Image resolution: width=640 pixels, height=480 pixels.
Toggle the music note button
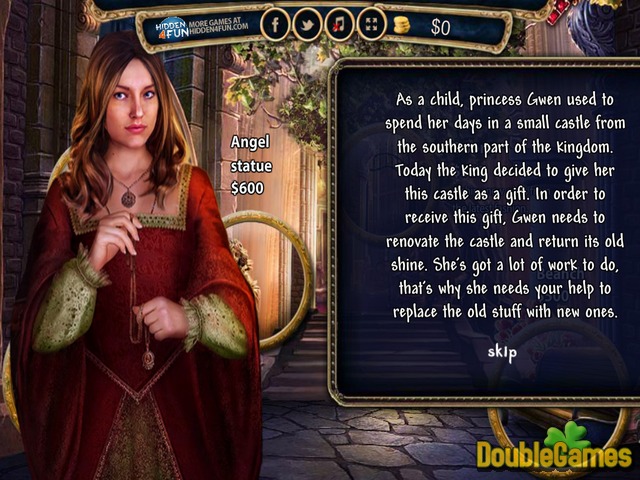(339, 26)
